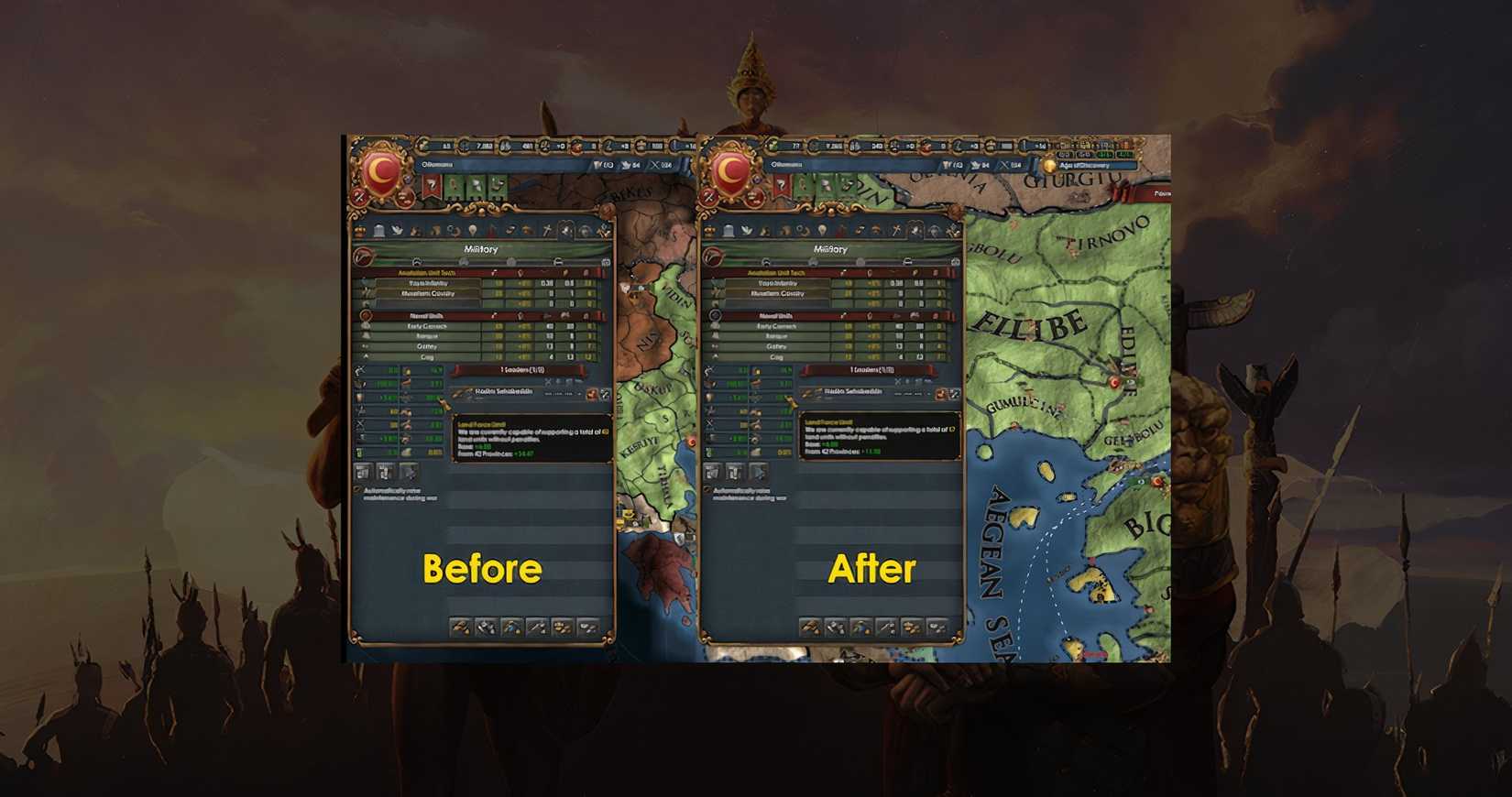Select the manpower icon in the top bar
Screen dimensions: 1512x797
(464, 146)
